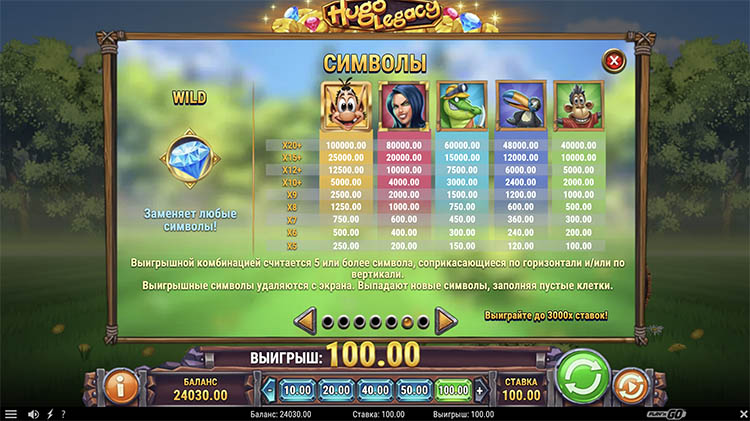Go to the previous paytable page
The image size is (750, 421).
307,321
